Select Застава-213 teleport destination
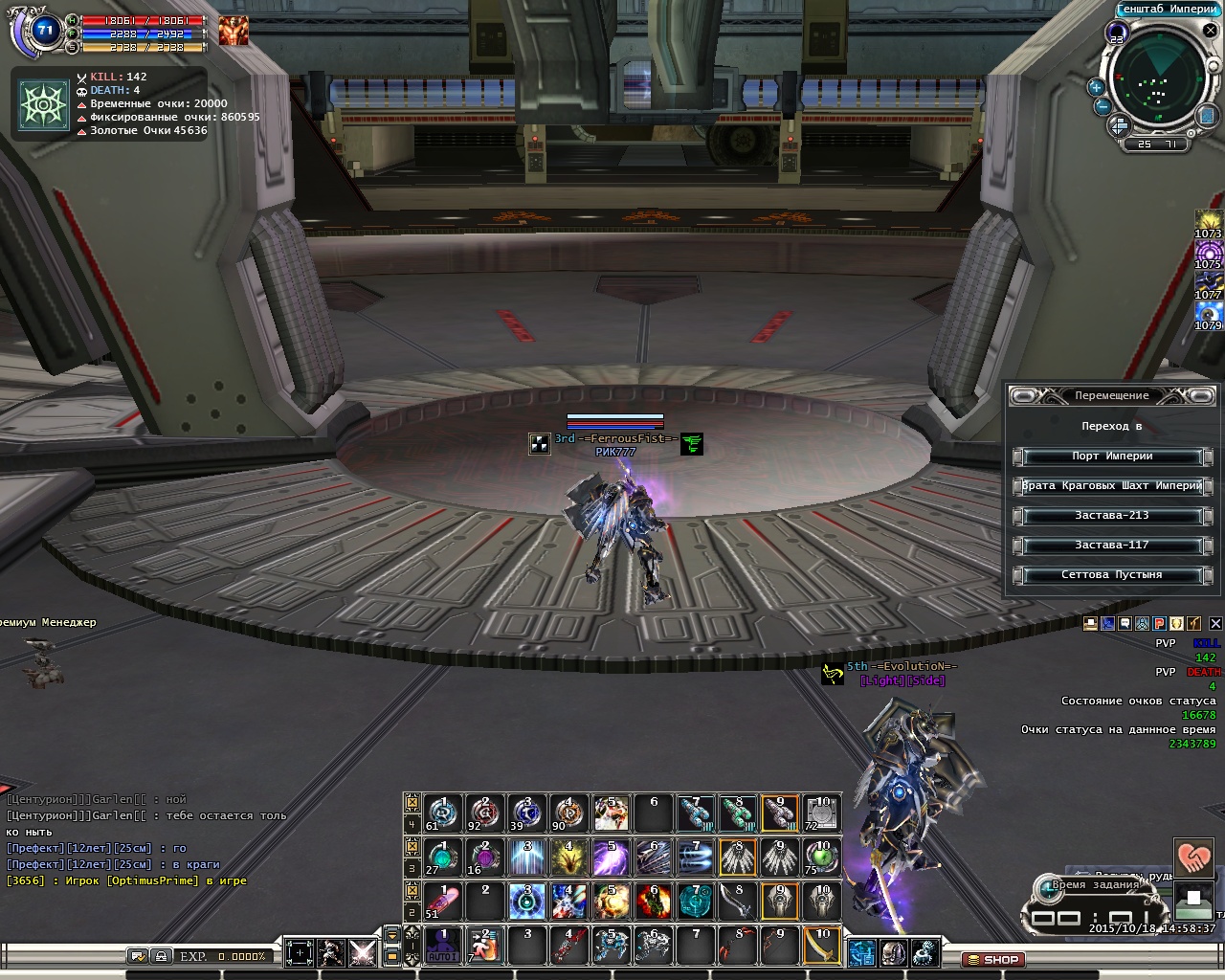This screenshot has height=980, width=1225. point(1111,516)
